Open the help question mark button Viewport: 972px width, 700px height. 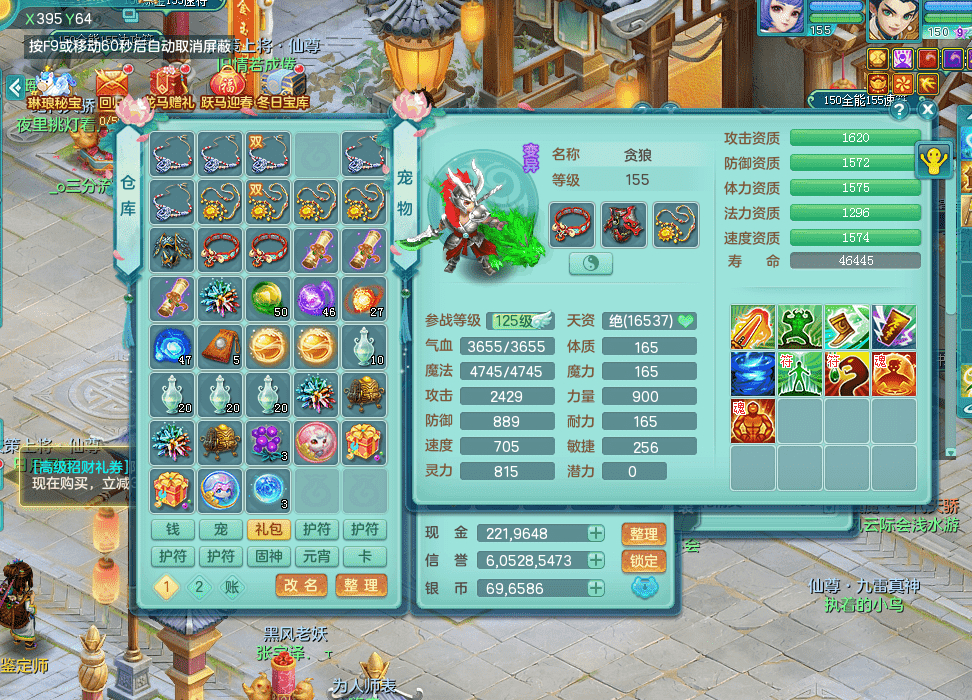(899, 110)
